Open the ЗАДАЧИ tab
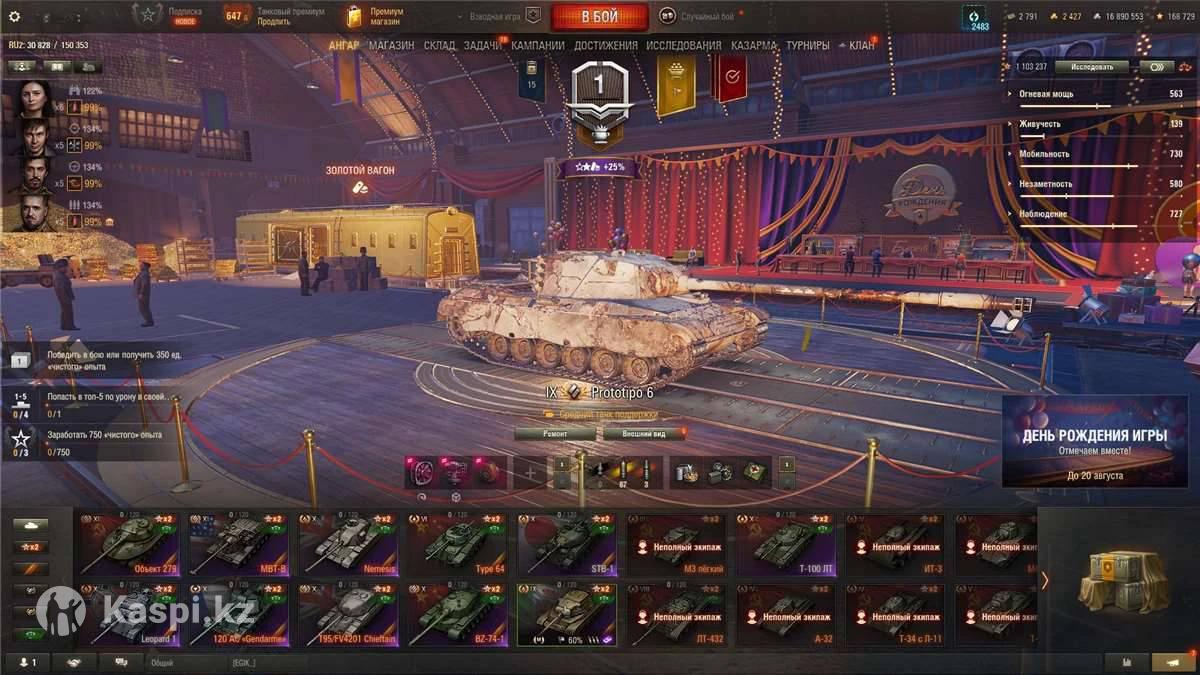This screenshot has width=1200, height=675. coord(482,45)
